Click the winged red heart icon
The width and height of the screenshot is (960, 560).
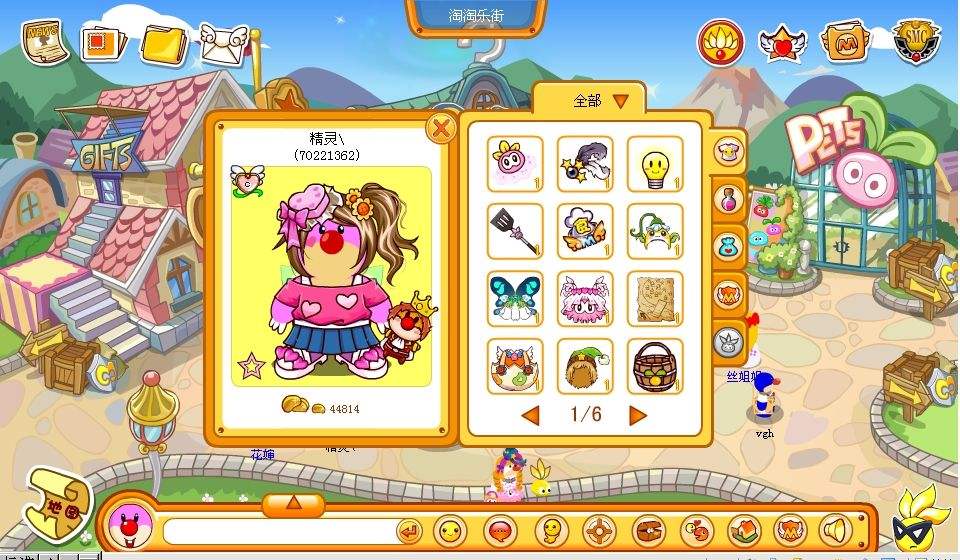[781, 43]
